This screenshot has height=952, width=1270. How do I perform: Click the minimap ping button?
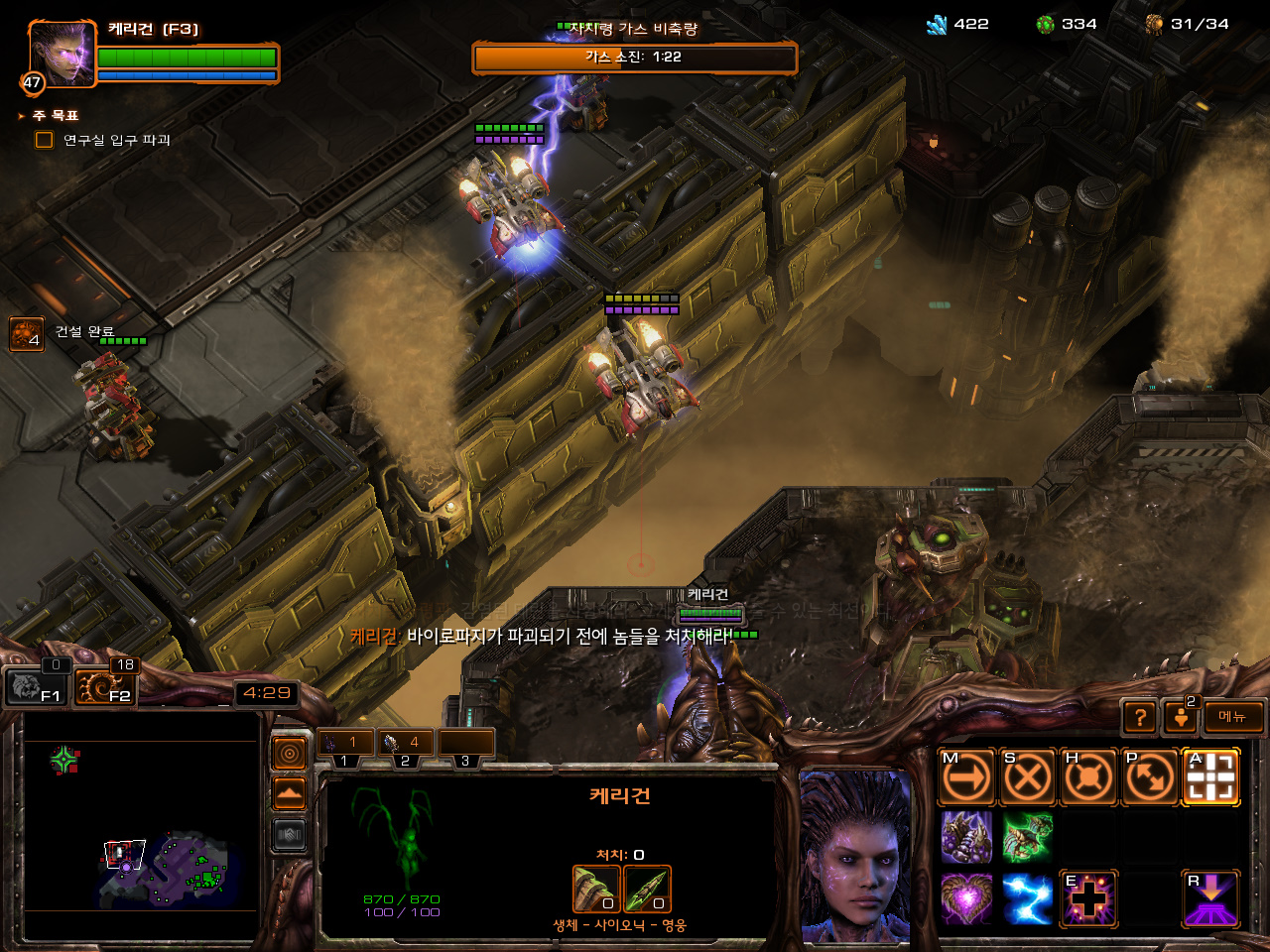(x=290, y=755)
